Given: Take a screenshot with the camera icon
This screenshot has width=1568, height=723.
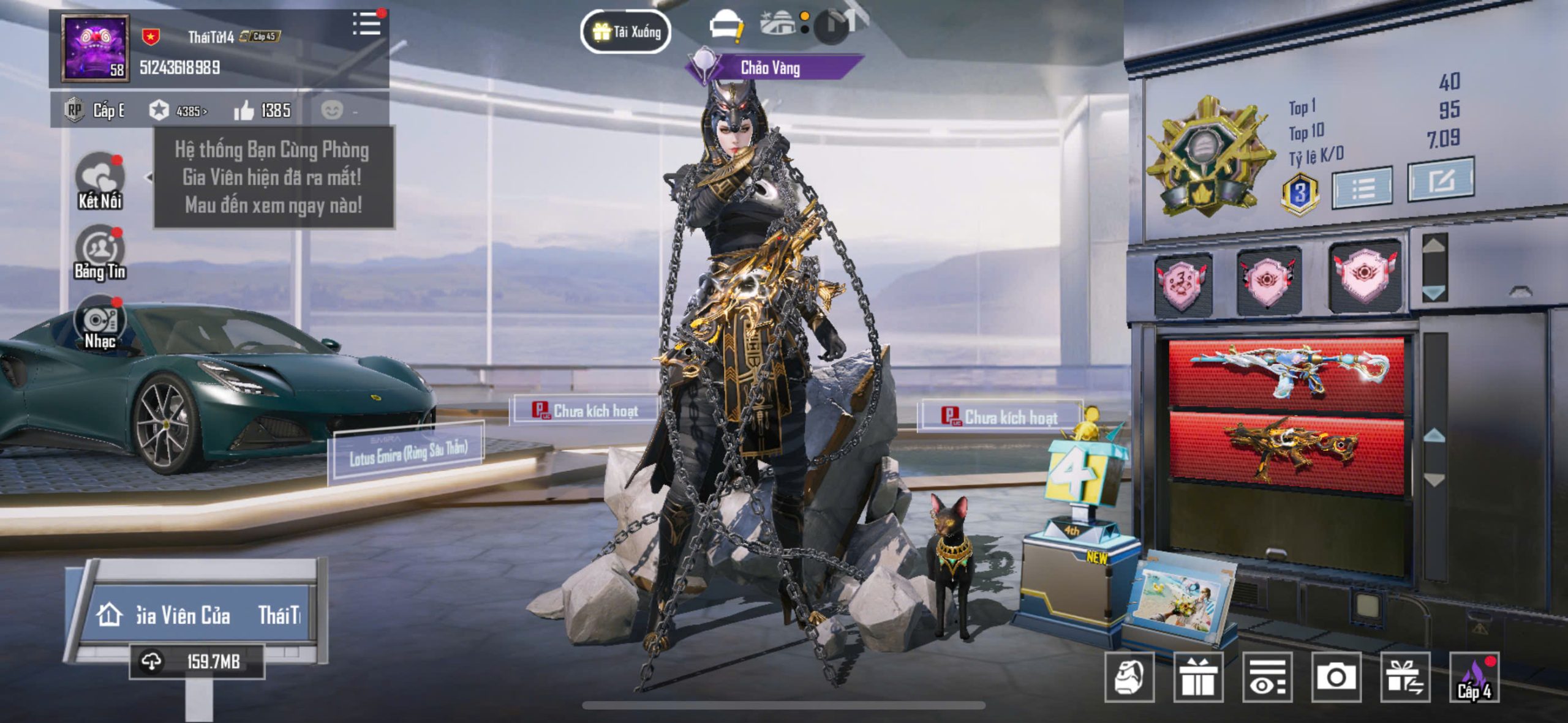Looking at the screenshot, I should (x=1336, y=677).
